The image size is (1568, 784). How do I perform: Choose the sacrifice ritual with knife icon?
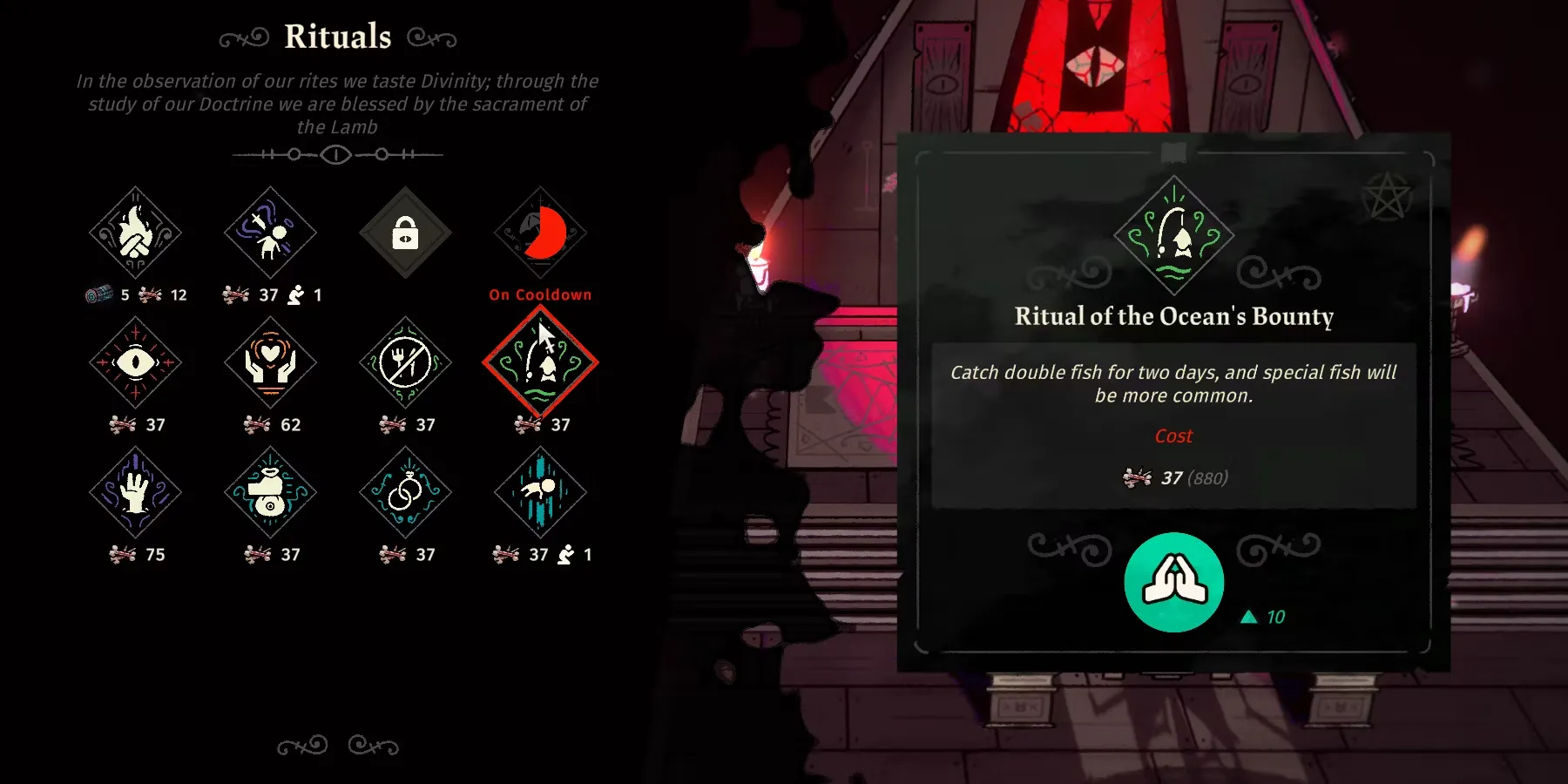270,233
